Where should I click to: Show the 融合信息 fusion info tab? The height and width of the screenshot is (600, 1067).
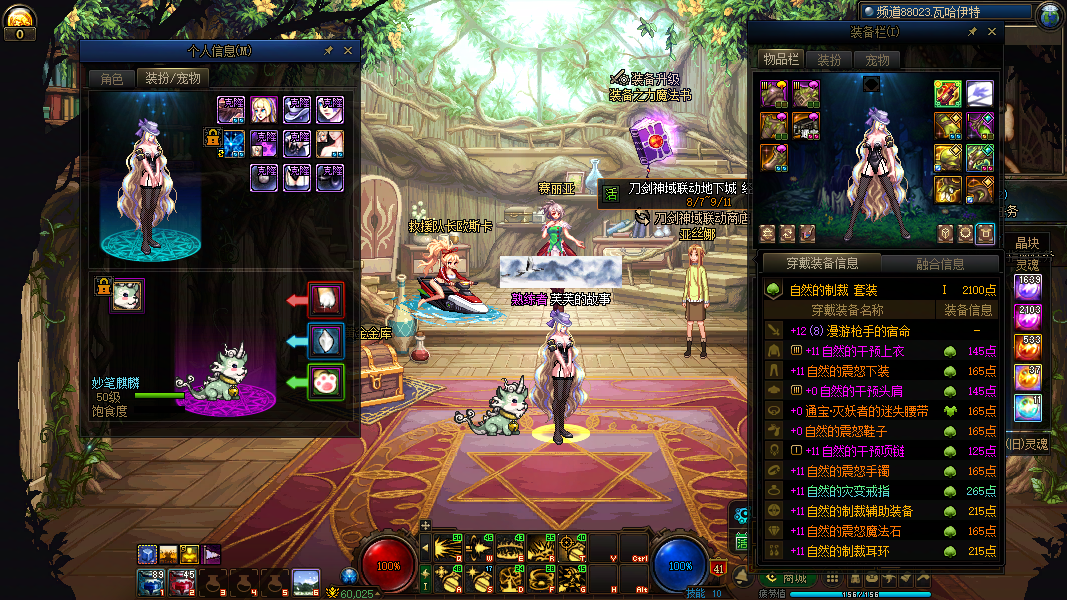(x=940, y=264)
